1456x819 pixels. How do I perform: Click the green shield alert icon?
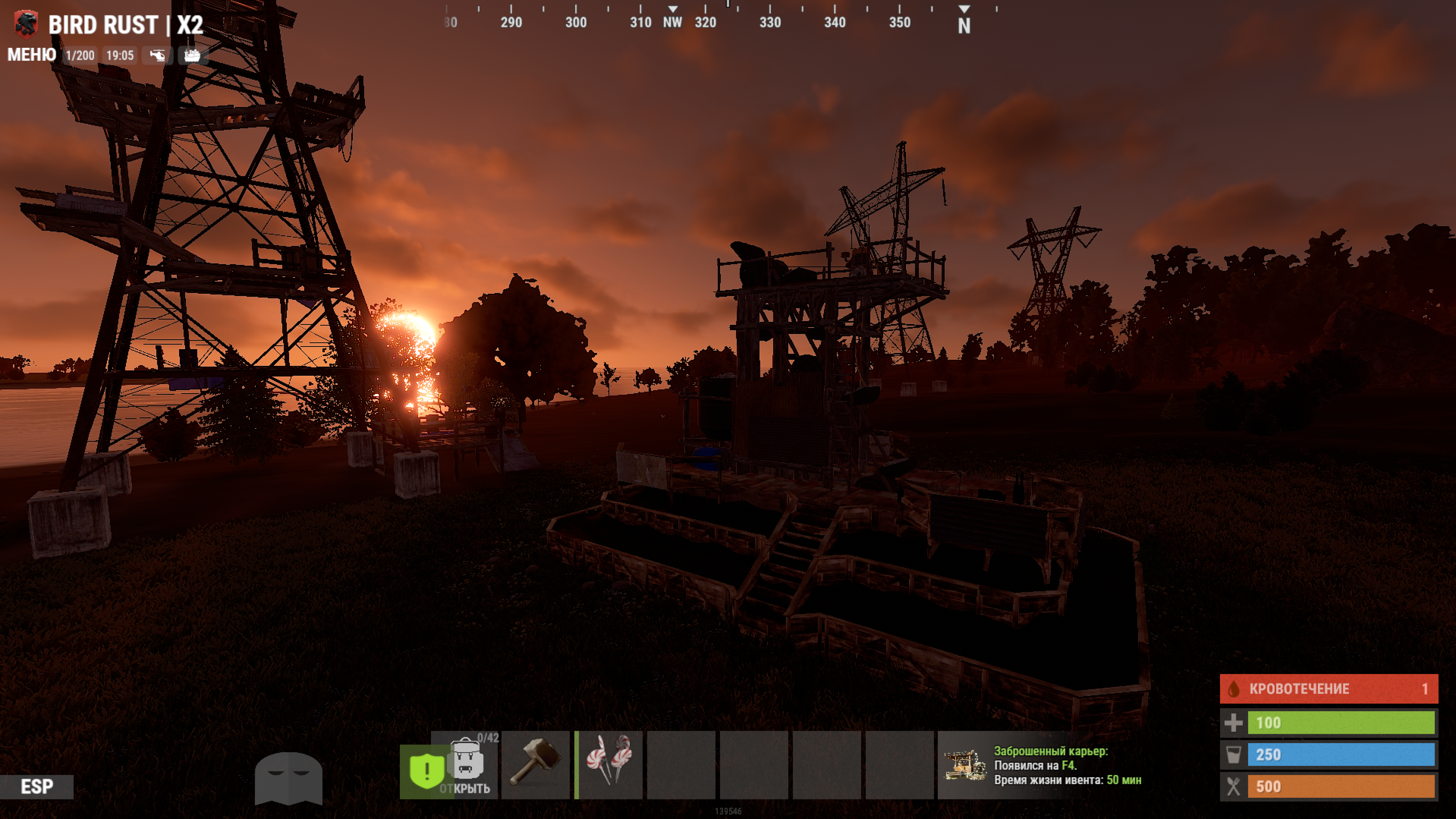point(425,770)
